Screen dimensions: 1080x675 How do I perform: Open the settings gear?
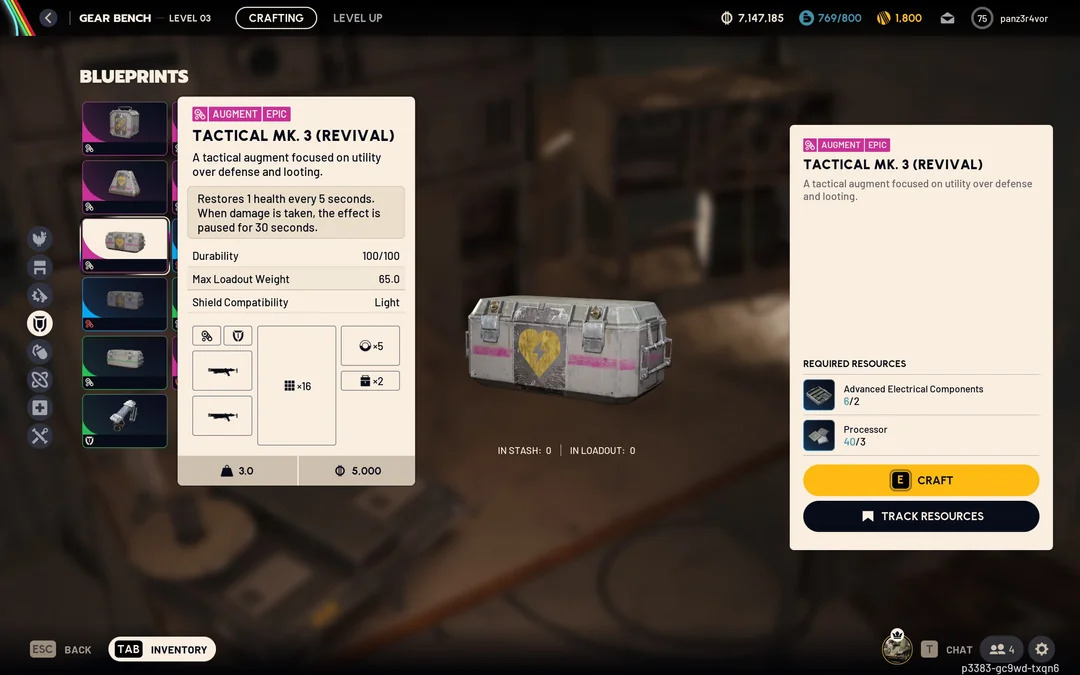tap(1041, 649)
